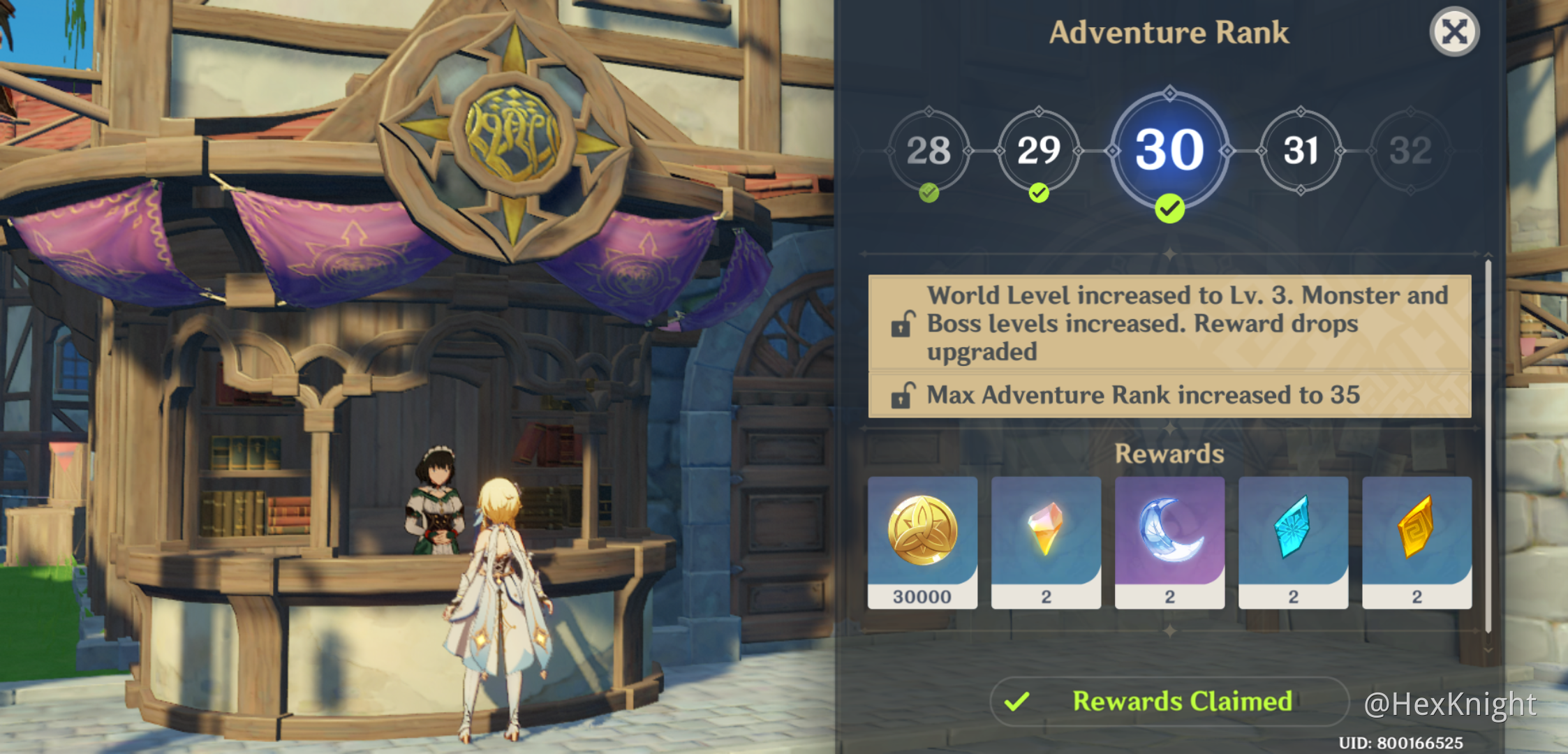Select the blue moon Acquaint Fate reward
Viewport: 1568px width, 754px height.
coord(1169,533)
